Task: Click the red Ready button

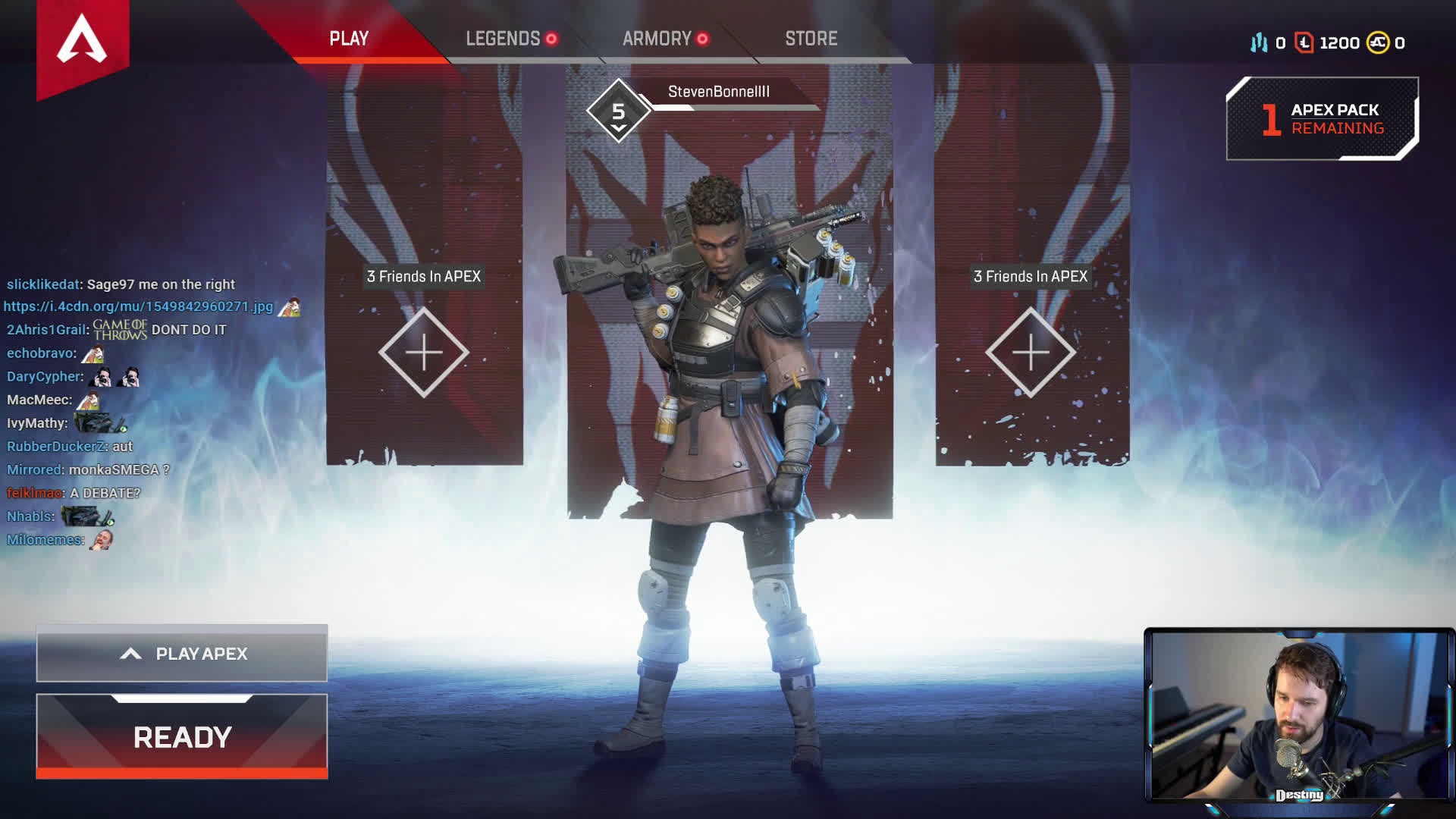Action: (x=182, y=736)
